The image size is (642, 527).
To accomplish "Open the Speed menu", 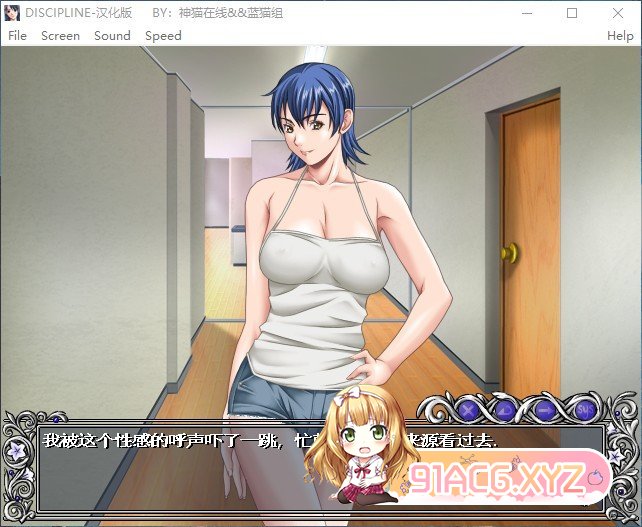I will pos(163,35).
